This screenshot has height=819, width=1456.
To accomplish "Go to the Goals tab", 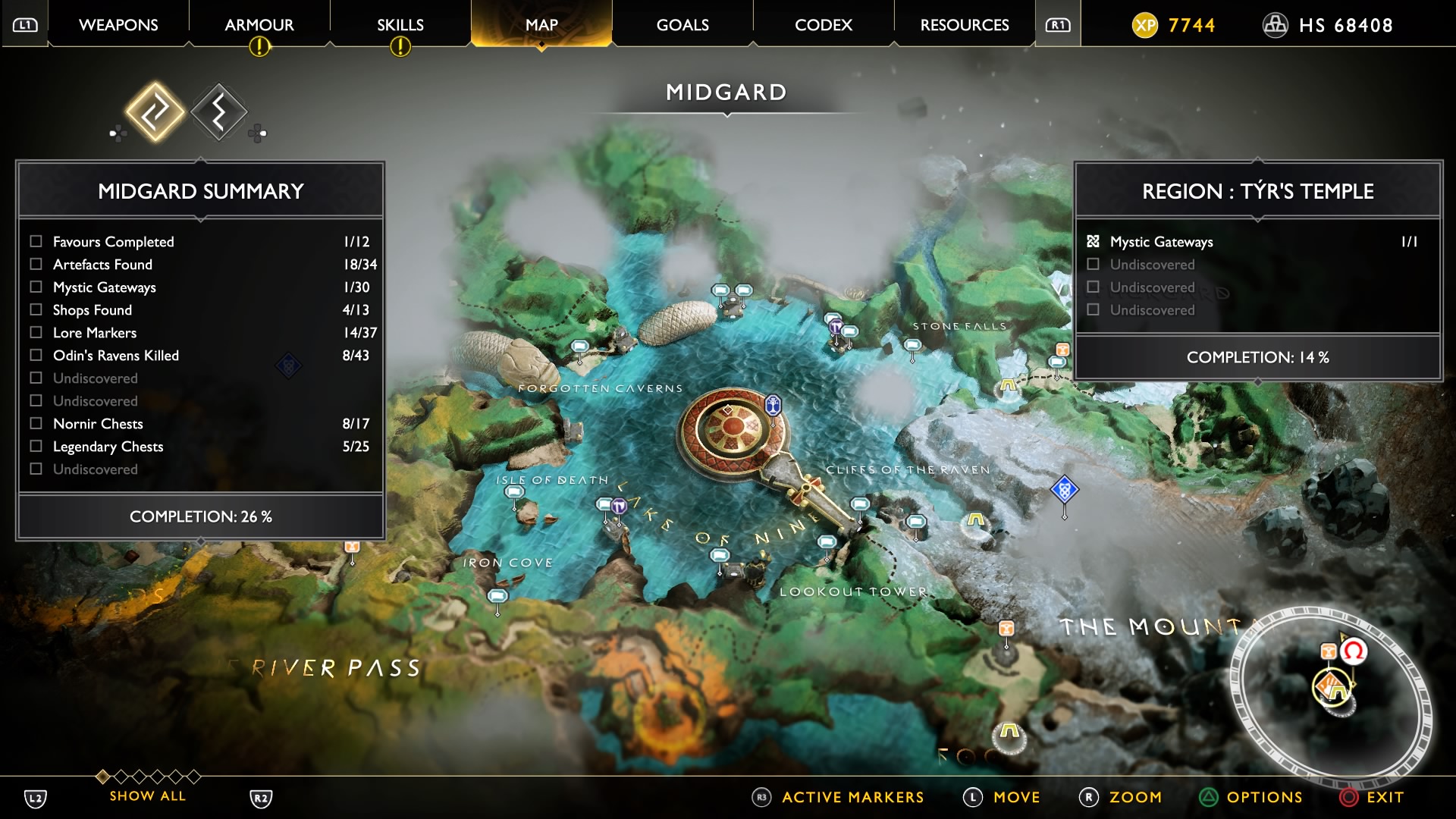I will coord(682,25).
